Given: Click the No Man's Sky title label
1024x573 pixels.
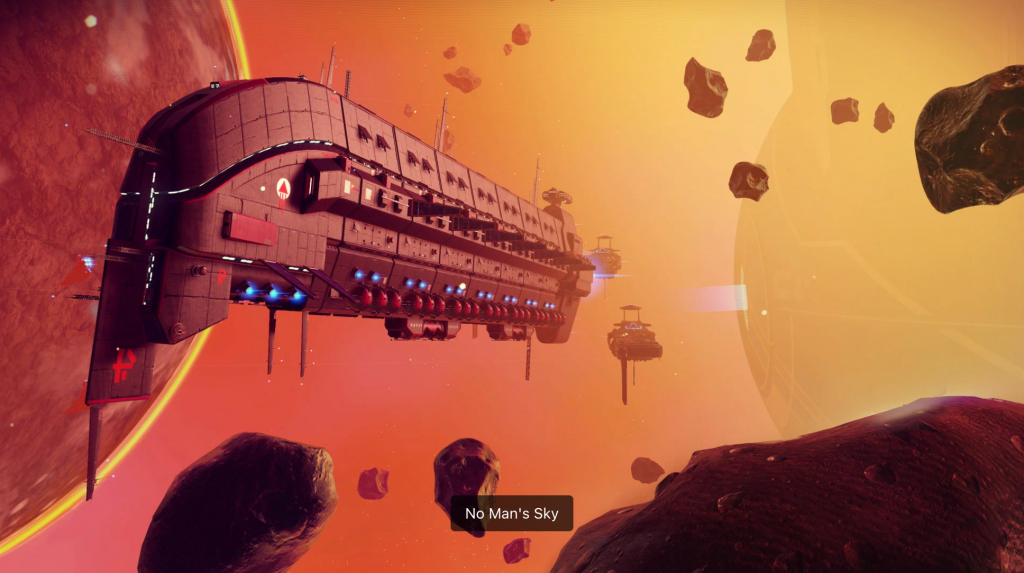Looking at the screenshot, I should 511,514.
